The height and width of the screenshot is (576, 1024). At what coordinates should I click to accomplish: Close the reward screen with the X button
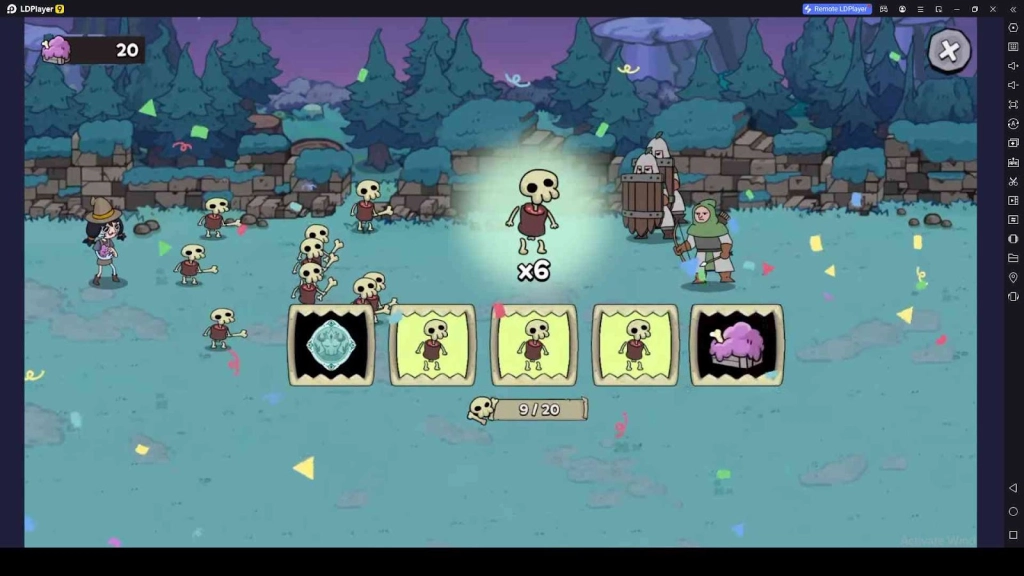[949, 50]
